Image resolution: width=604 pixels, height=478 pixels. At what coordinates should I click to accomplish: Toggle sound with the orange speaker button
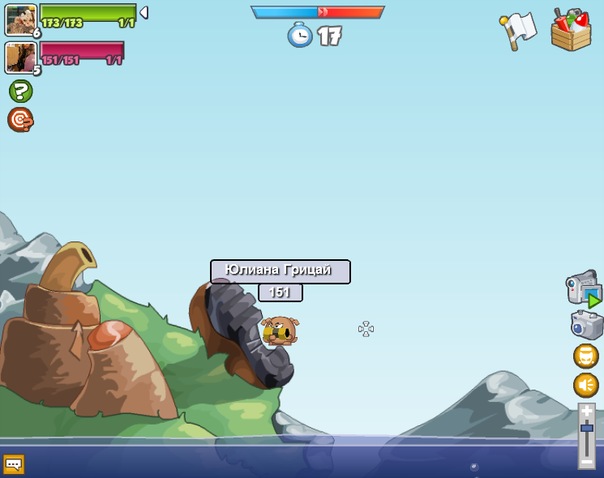click(586, 385)
